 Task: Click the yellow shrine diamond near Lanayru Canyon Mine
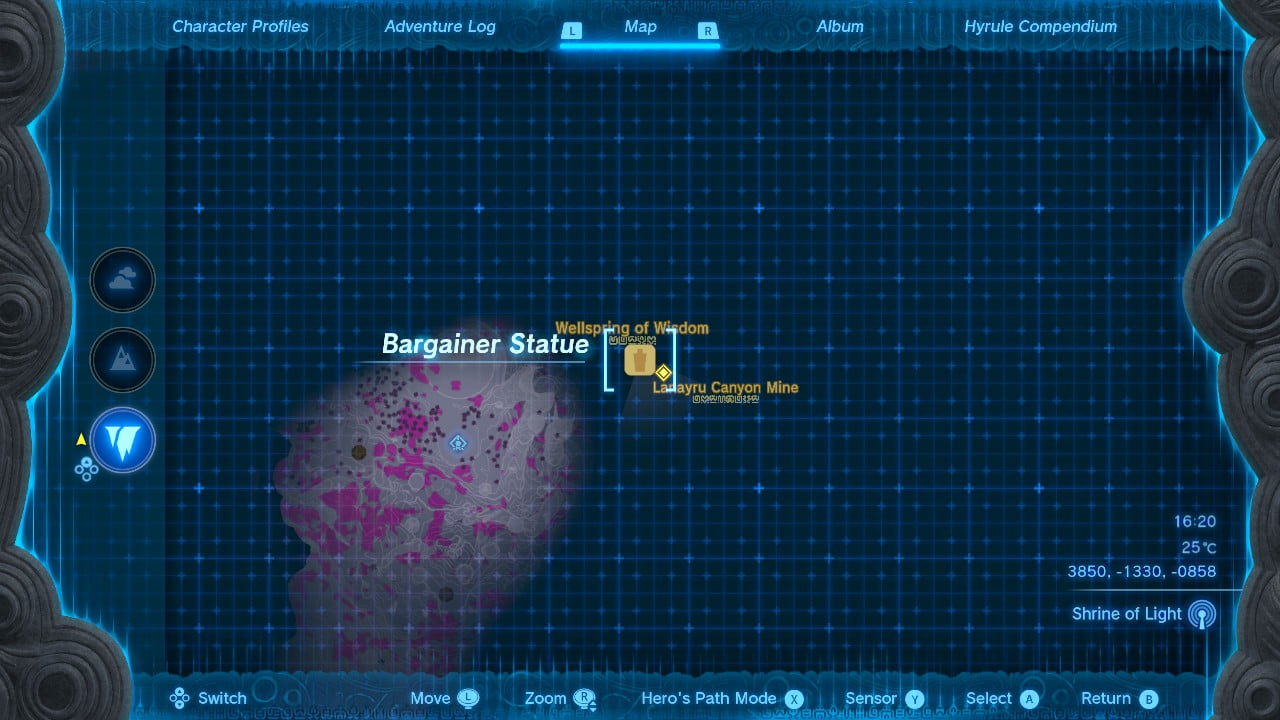661,372
